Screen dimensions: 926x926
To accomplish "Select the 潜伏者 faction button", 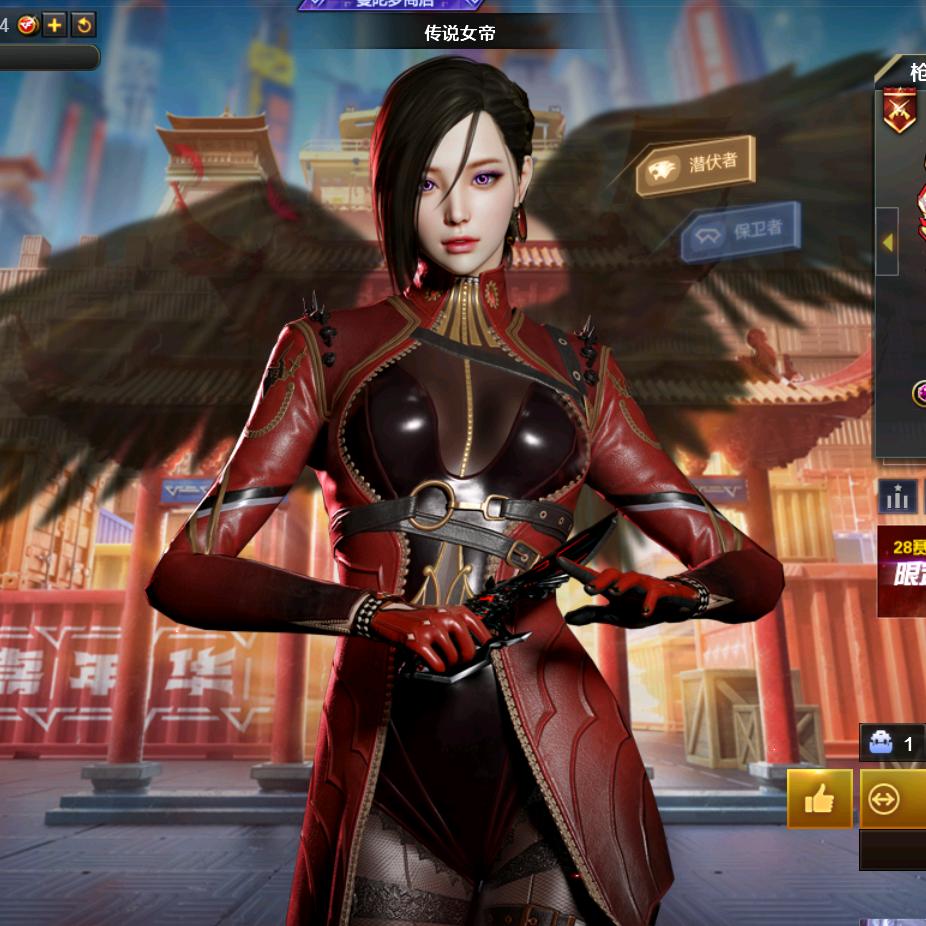I will click(x=694, y=165).
